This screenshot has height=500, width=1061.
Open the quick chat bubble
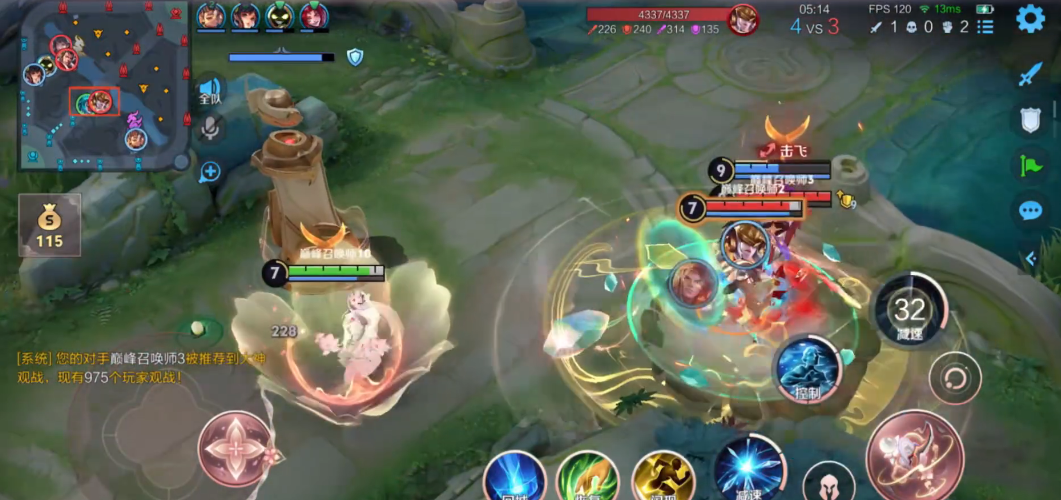[x=1030, y=210]
